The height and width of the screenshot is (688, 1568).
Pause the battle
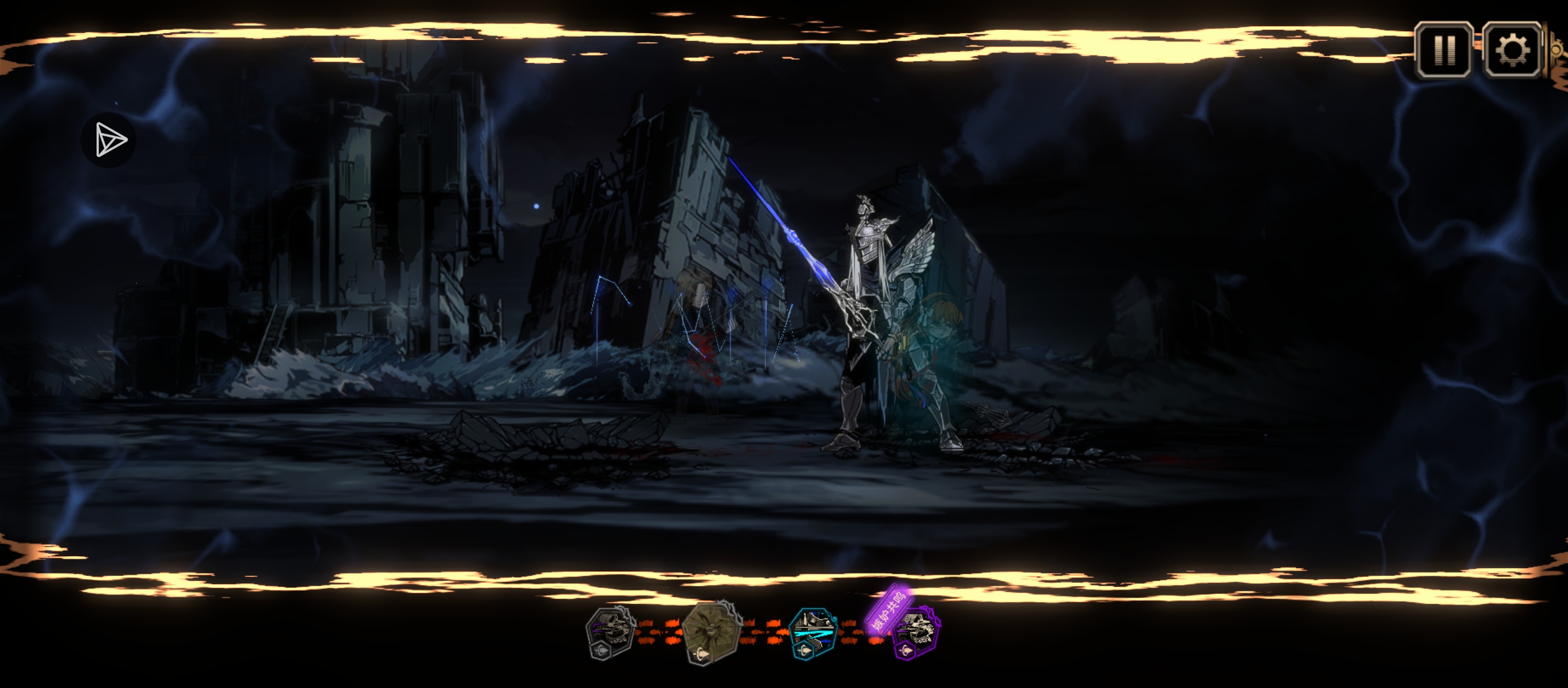point(1444,49)
